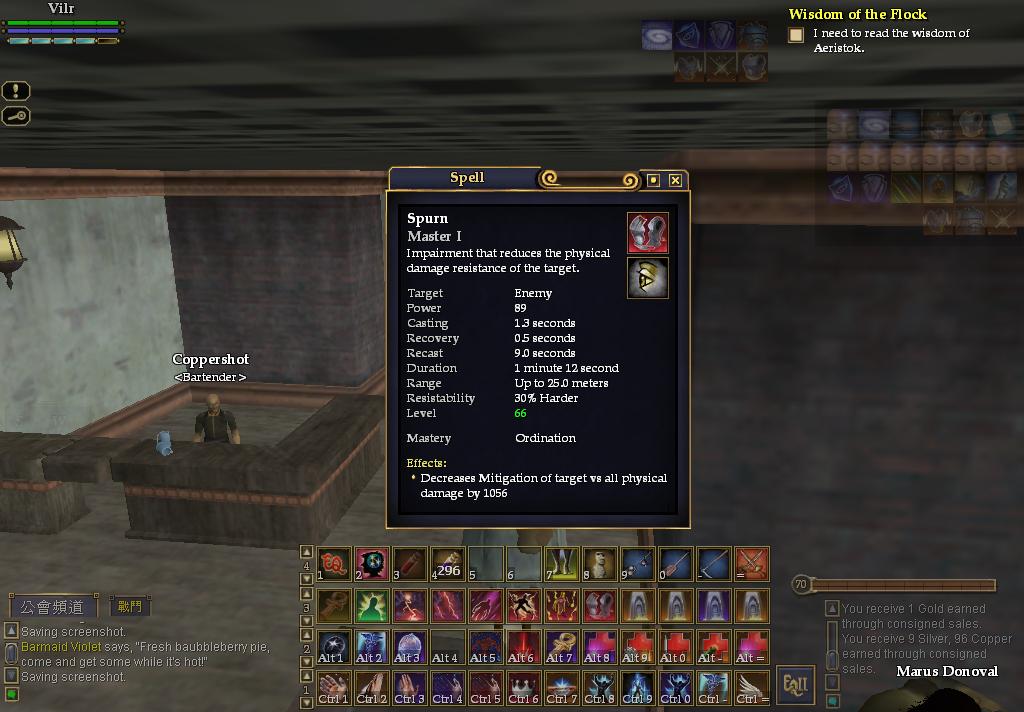Viewport: 1024px width, 712px height.
Task: Toggle the Wisdom of the Flock quest checkbox
Action: [796, 35]
